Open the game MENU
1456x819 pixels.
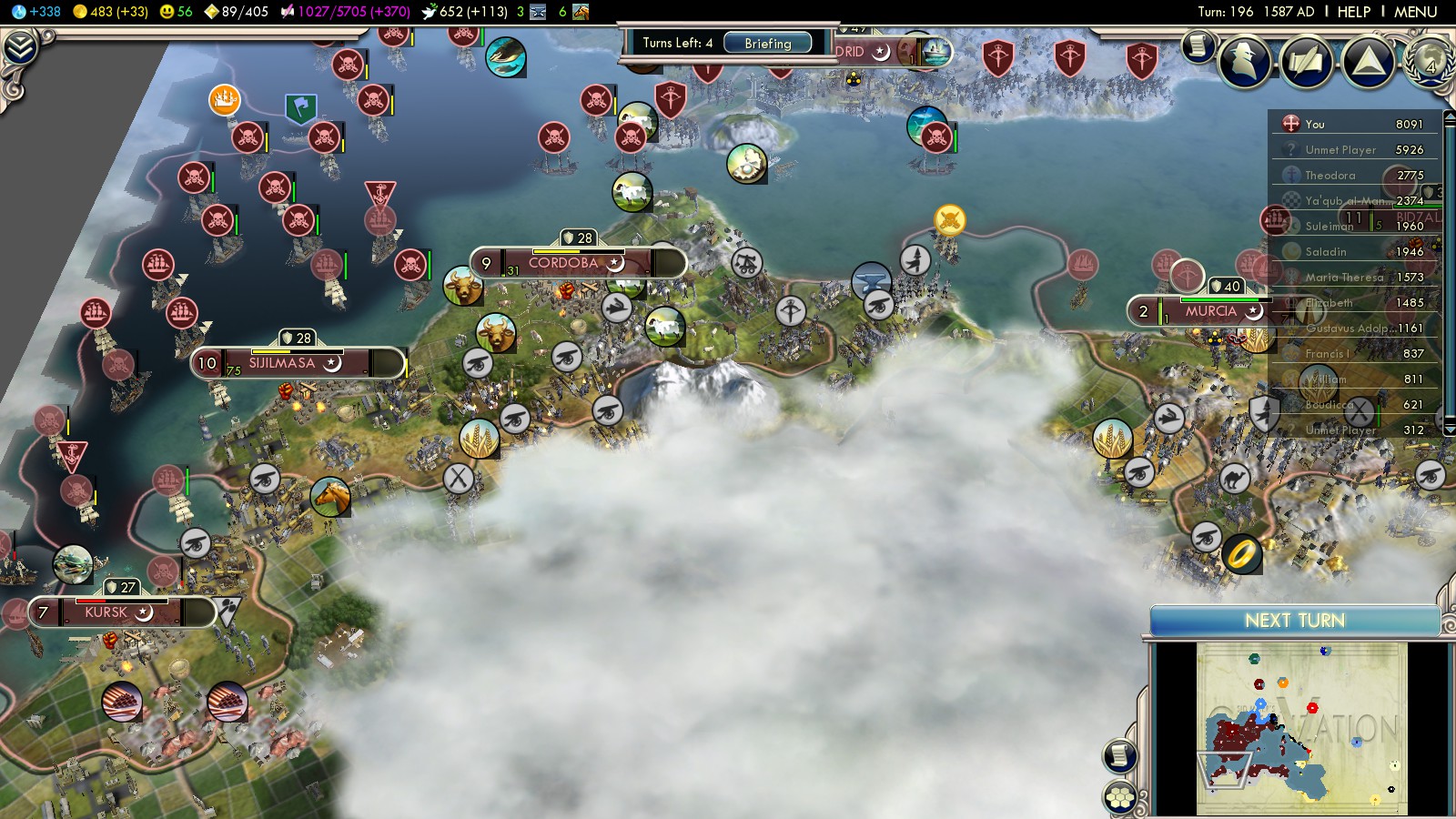(x=1415, y=12)
